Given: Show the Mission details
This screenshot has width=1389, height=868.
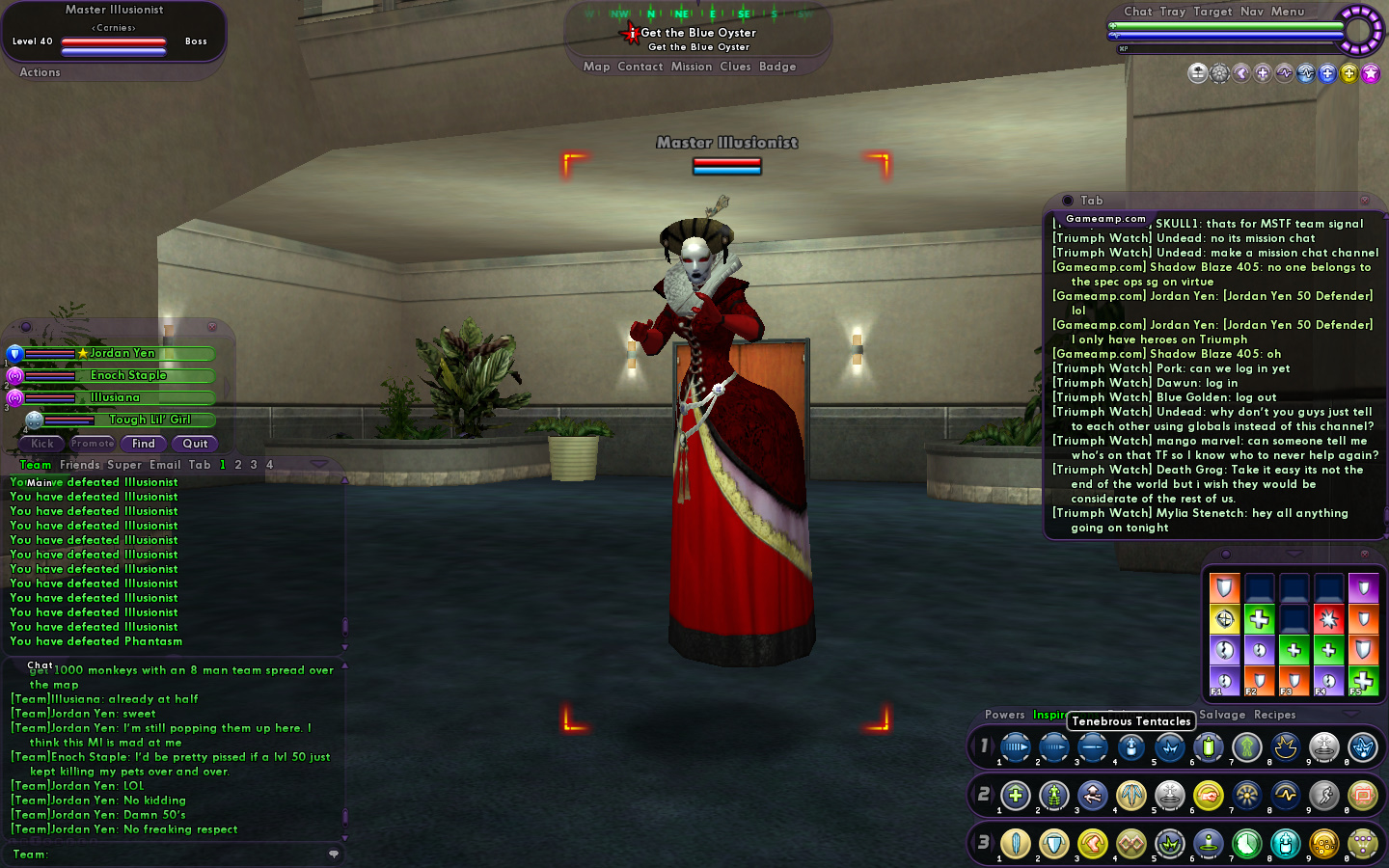Looking at the screenshot, I should [692, 67].
